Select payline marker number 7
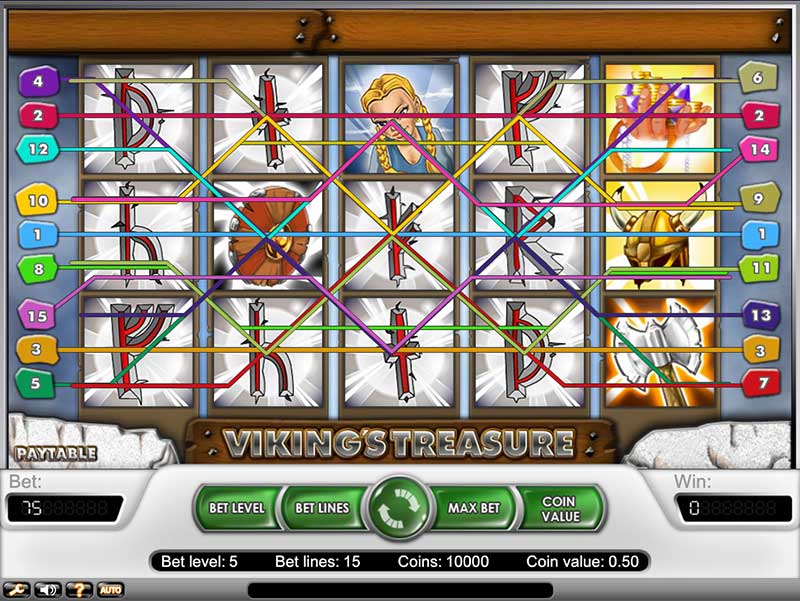Screen dimensions: 800x601 coord(760,381)
